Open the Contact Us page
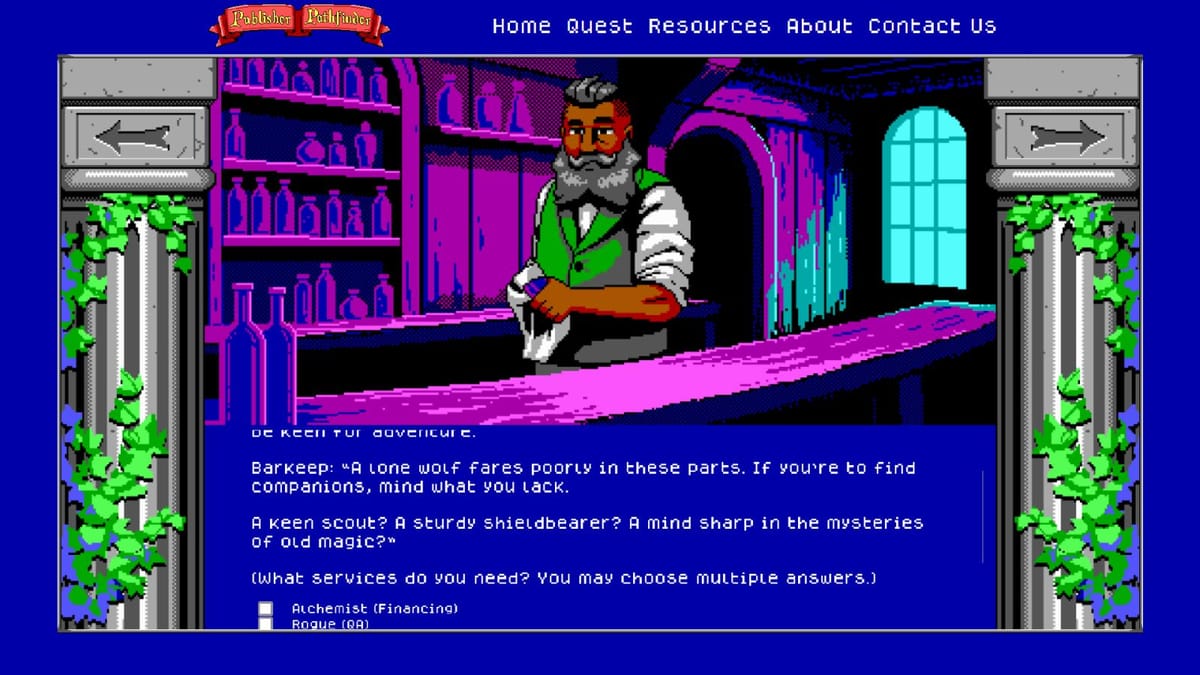1200x675 pixels. [932, 27]
